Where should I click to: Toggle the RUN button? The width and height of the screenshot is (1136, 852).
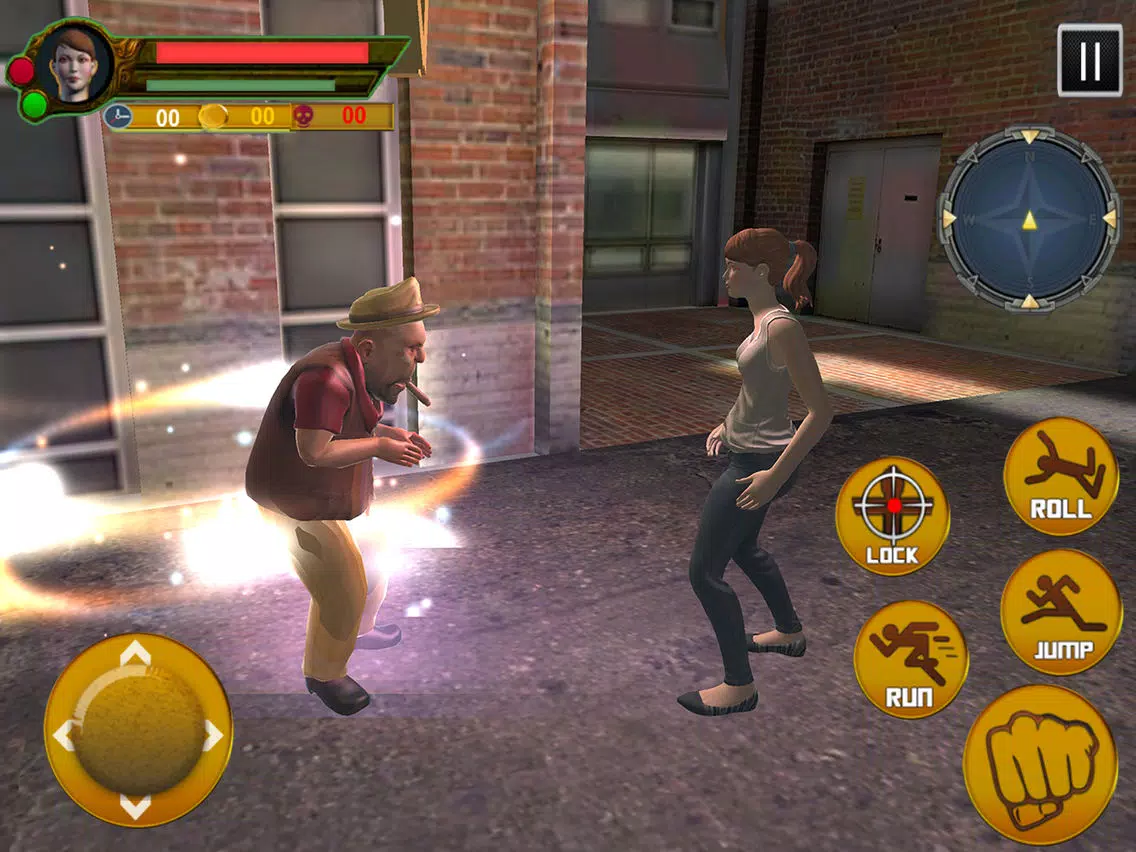(x=910, y=659)
